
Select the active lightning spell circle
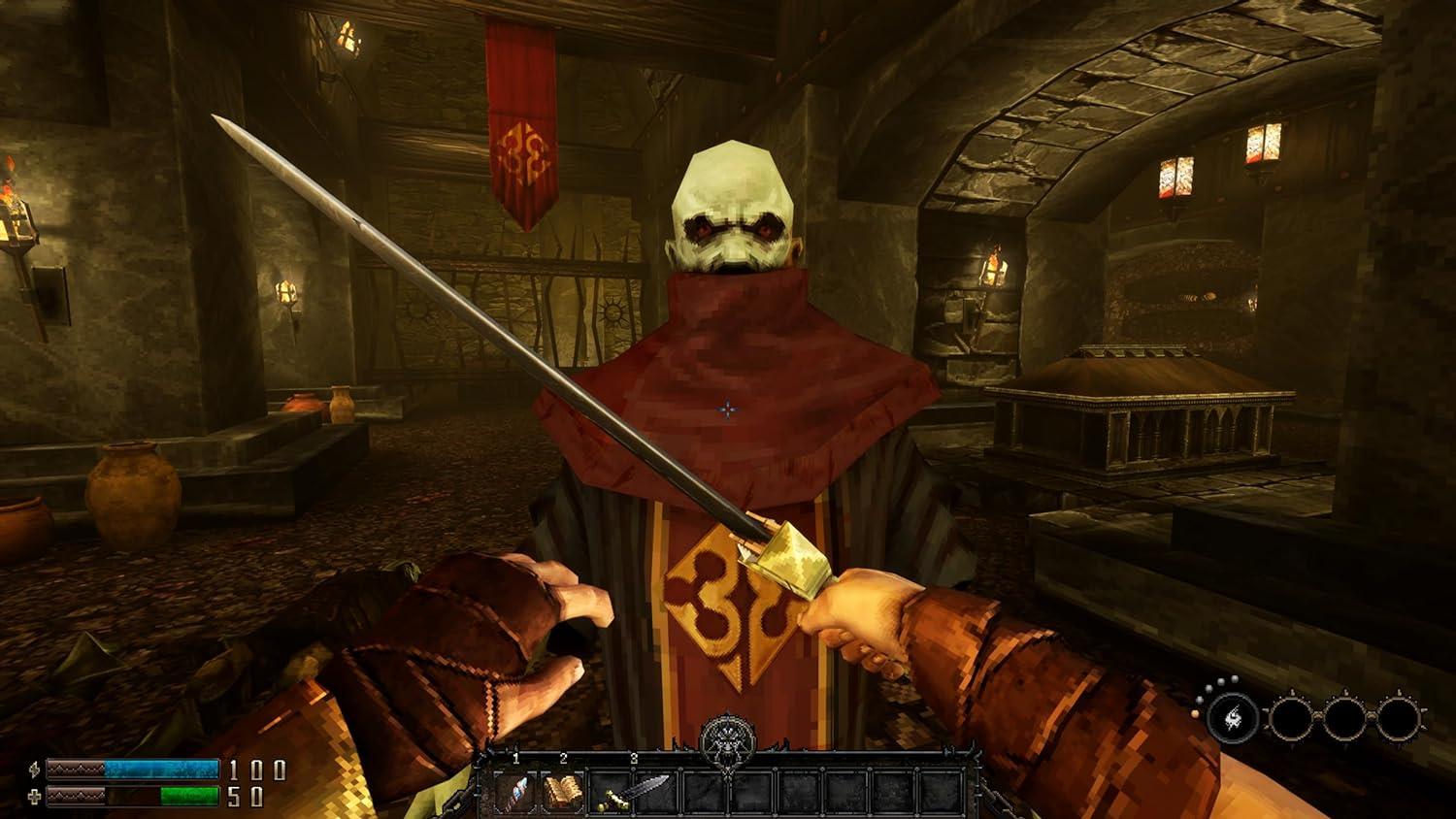1233,719
